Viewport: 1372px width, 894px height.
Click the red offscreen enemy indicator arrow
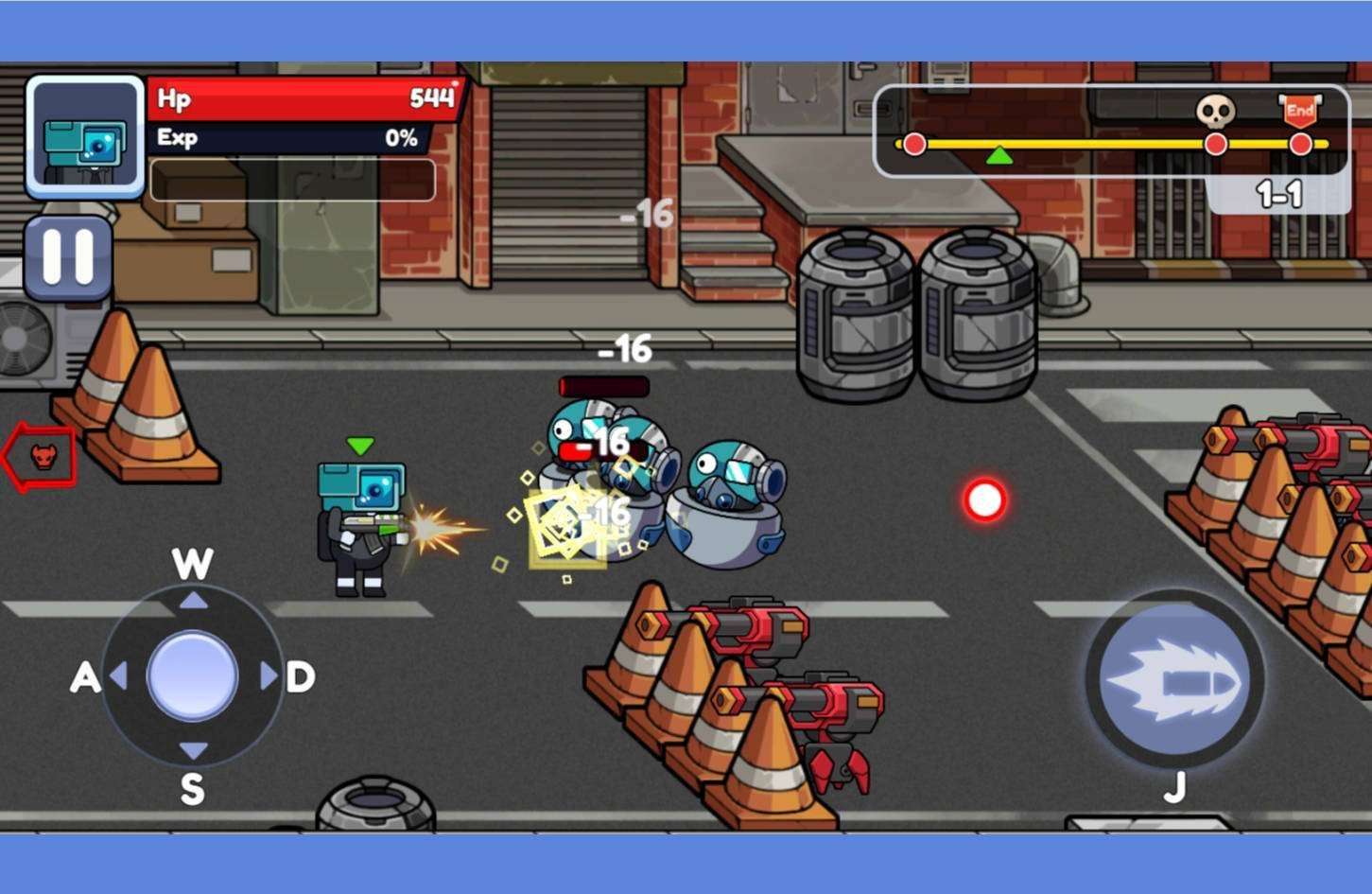40,457
